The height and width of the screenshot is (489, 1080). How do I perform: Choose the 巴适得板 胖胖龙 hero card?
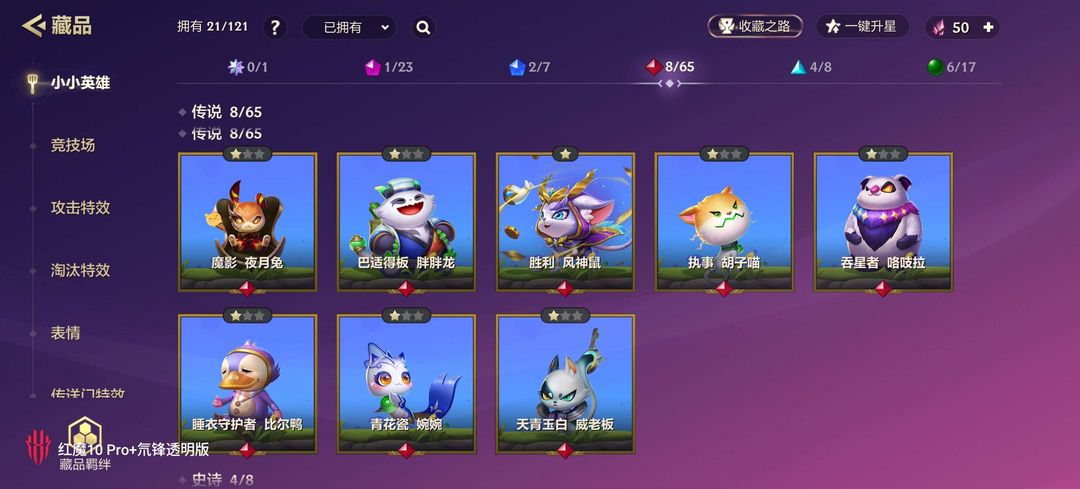(x=406, y=220)
